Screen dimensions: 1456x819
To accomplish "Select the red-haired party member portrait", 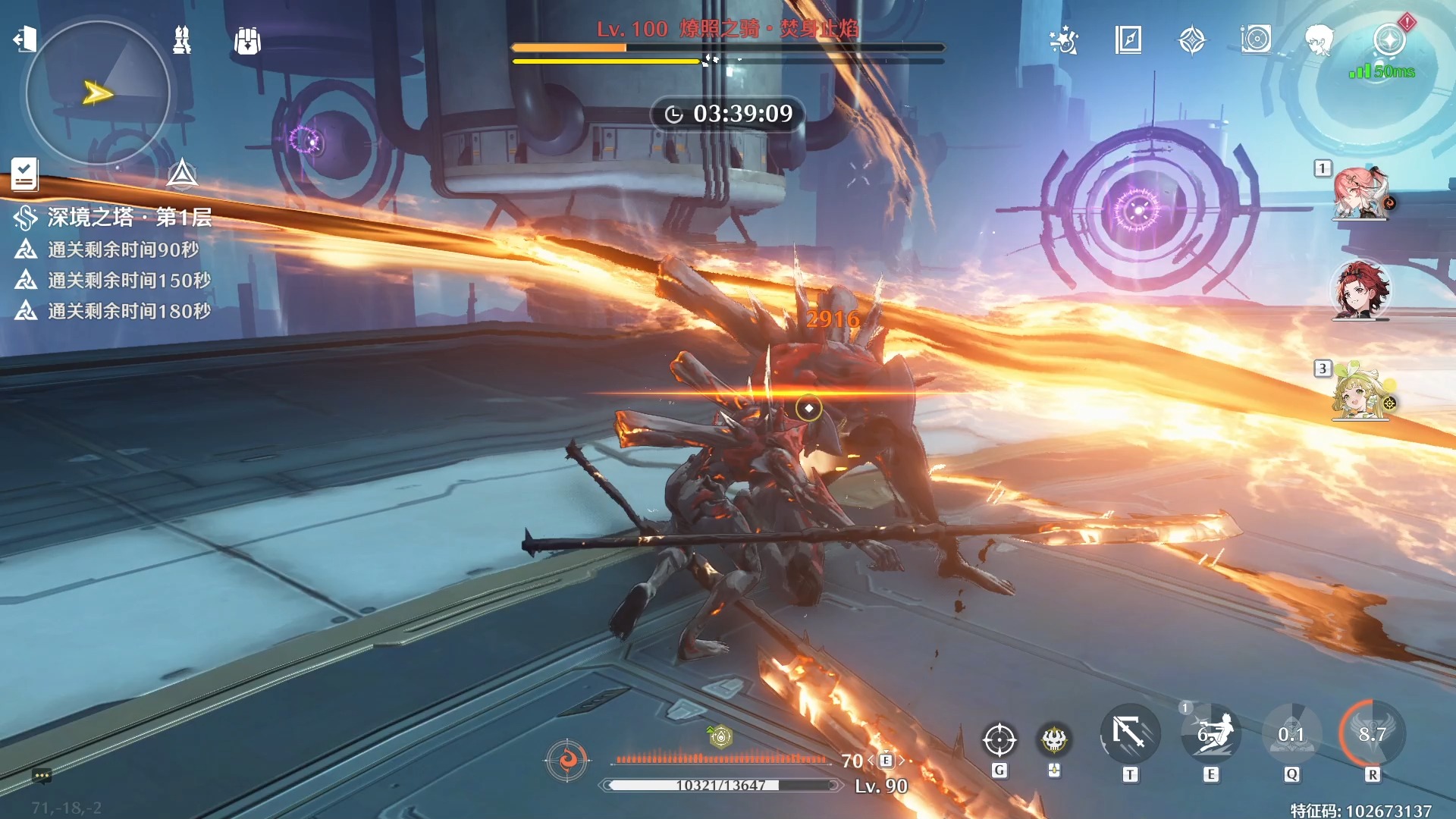I will [x=1360, y=290].
